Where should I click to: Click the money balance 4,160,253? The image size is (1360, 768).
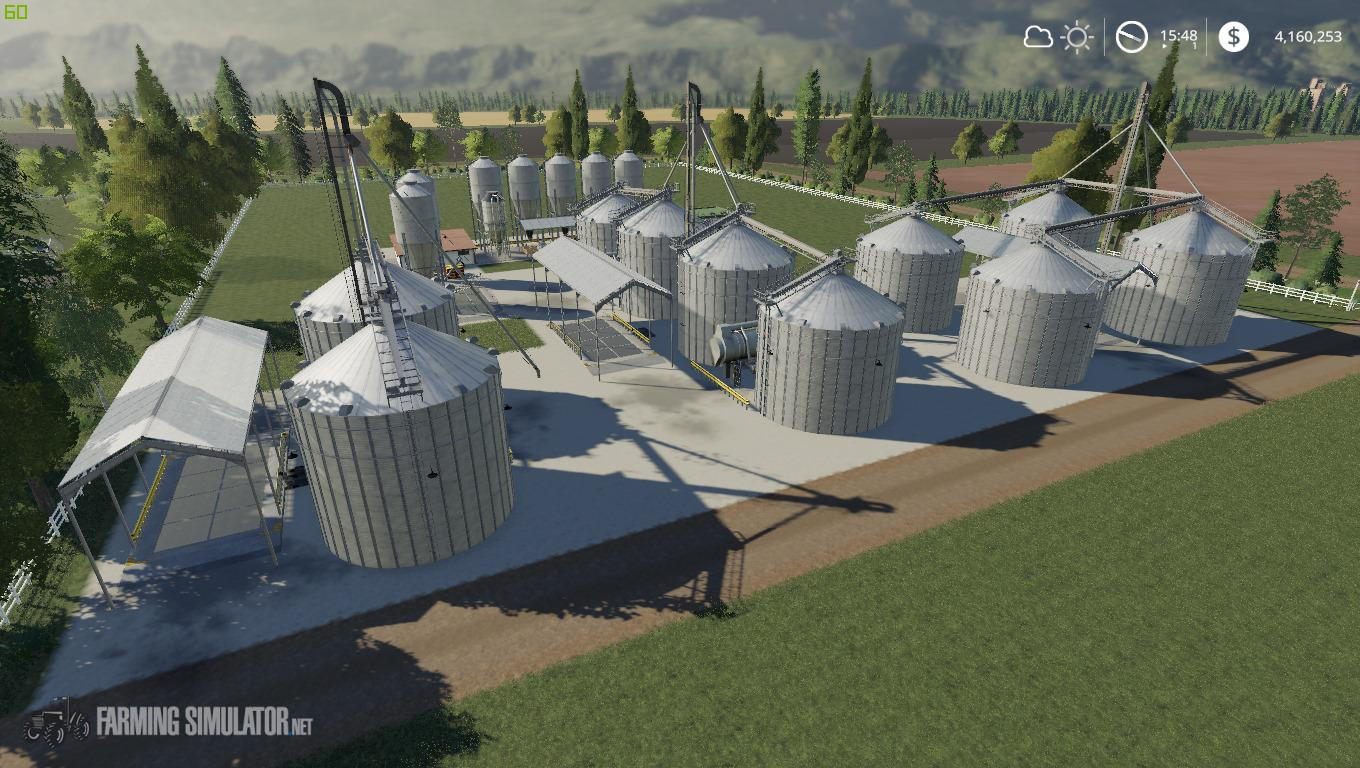(x=1308, y=36)
